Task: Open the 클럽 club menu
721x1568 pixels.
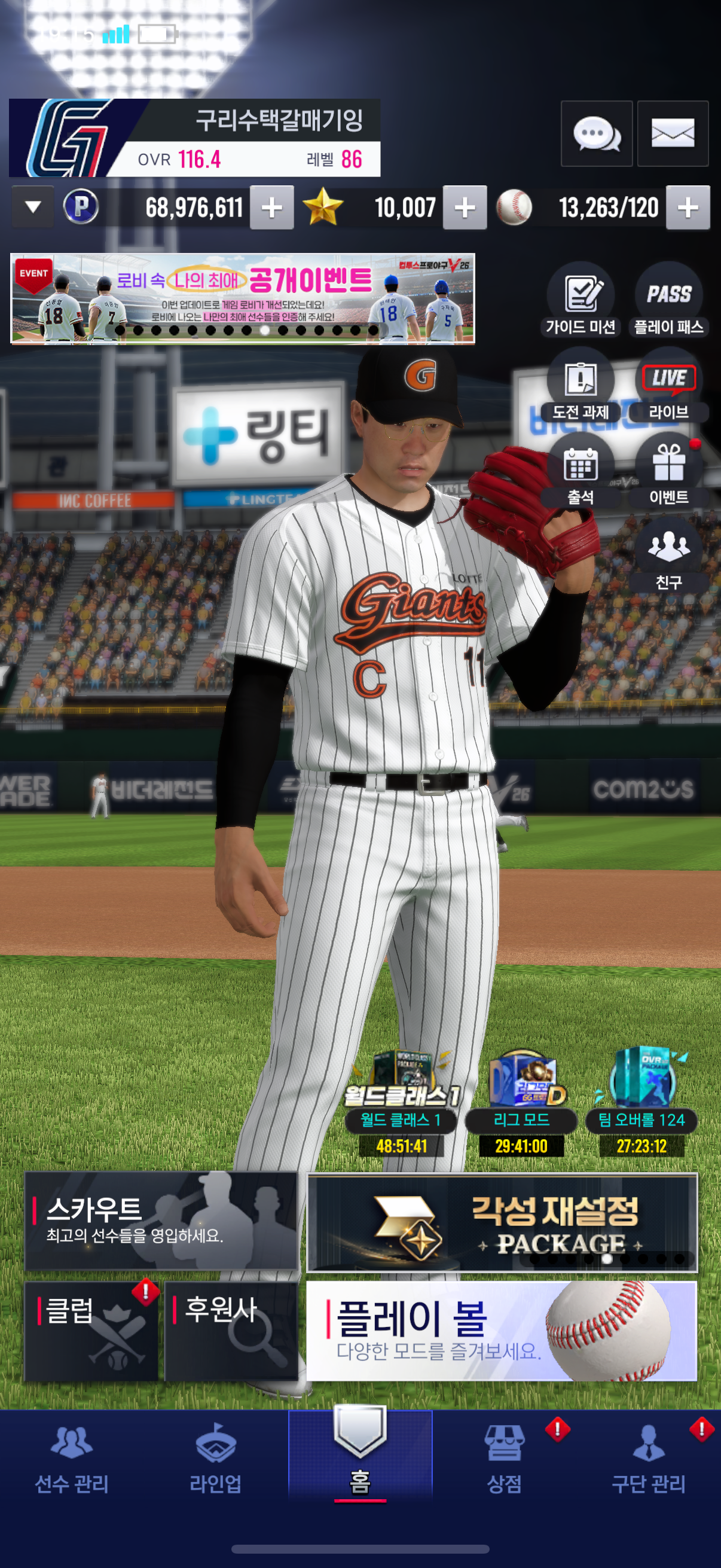Action: [91, 1331]
